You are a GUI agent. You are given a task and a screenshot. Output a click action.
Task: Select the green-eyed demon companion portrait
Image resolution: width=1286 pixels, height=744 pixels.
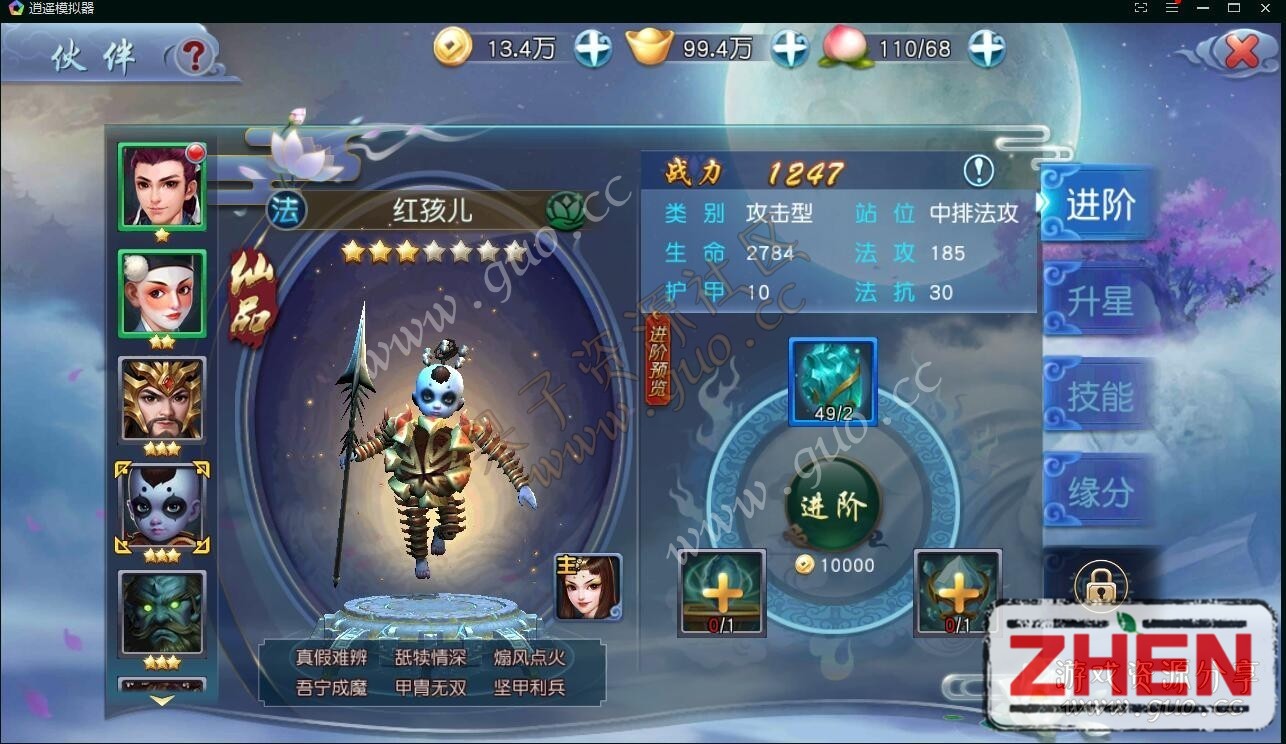[162, 612]
